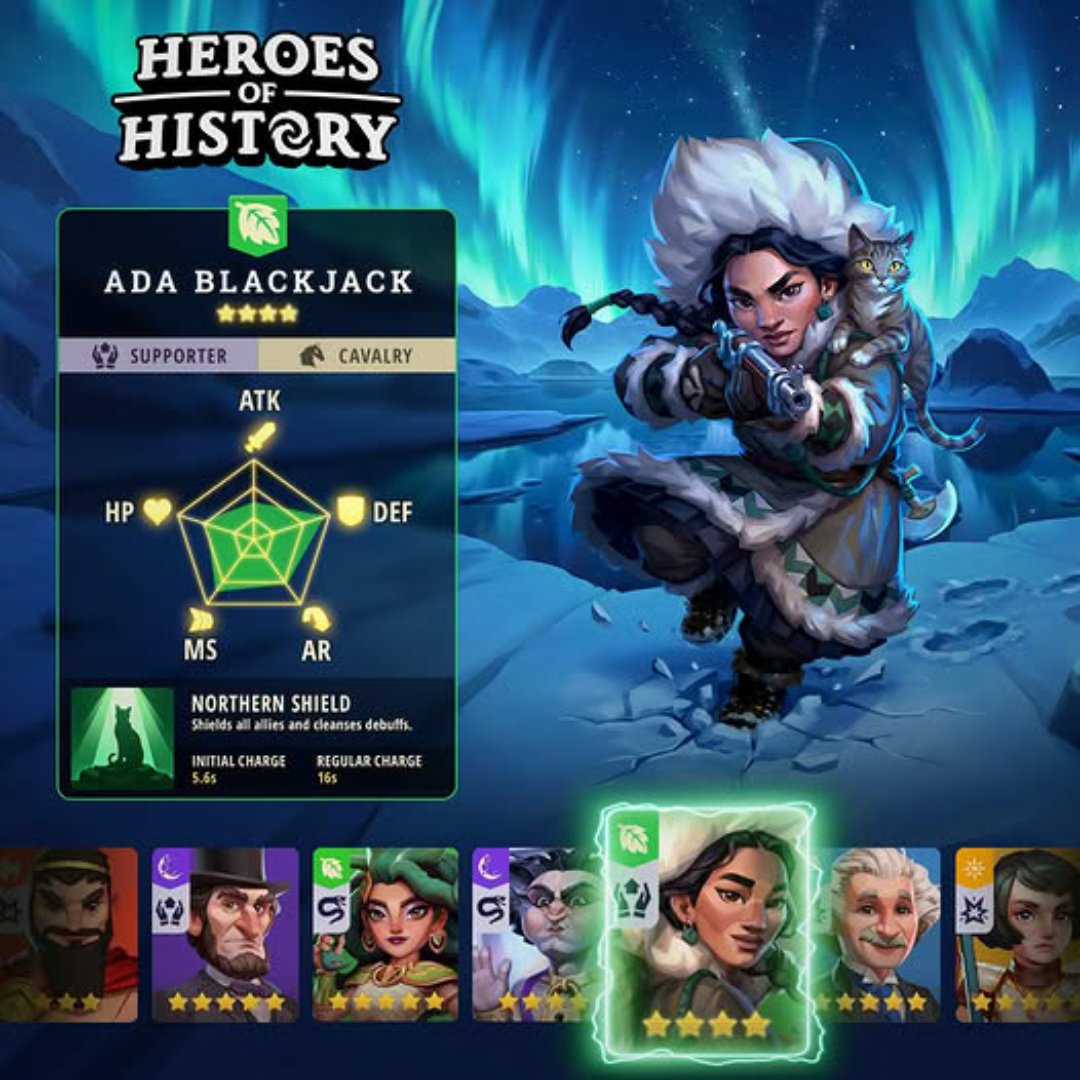Image resolution: width=1080 pixels, height=1080 pixels.
Task: Click the Cavalry class label
Action: click(x=357, y=356)
